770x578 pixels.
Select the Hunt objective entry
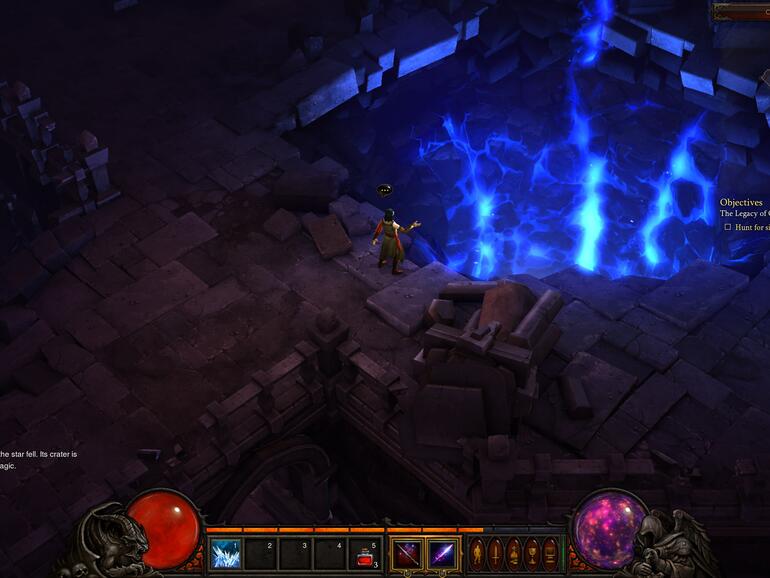tap(750, 227)
